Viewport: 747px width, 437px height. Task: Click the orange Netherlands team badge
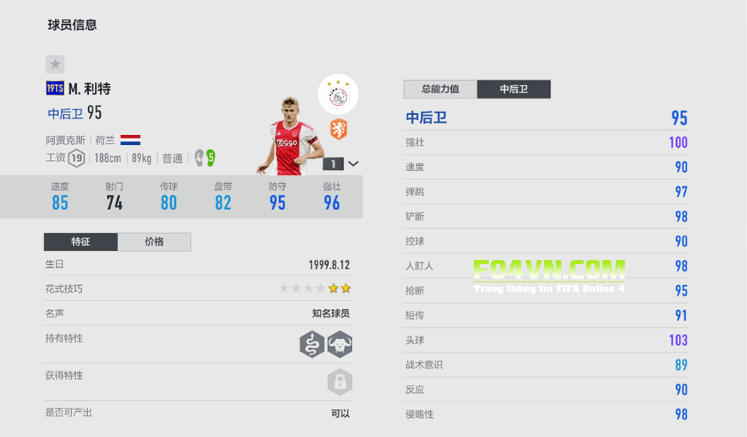click(339, 130)
